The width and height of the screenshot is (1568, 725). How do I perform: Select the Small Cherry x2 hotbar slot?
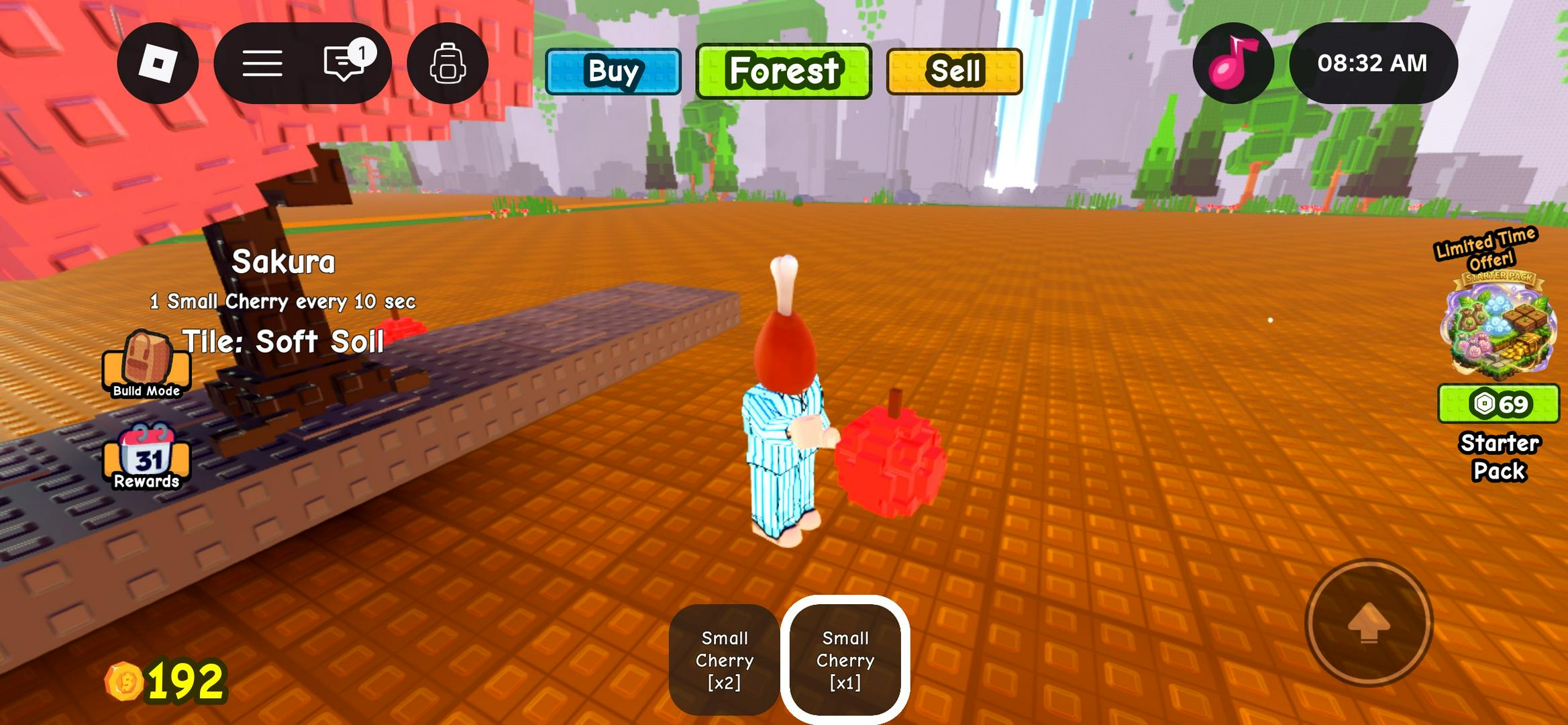(725, 659)
